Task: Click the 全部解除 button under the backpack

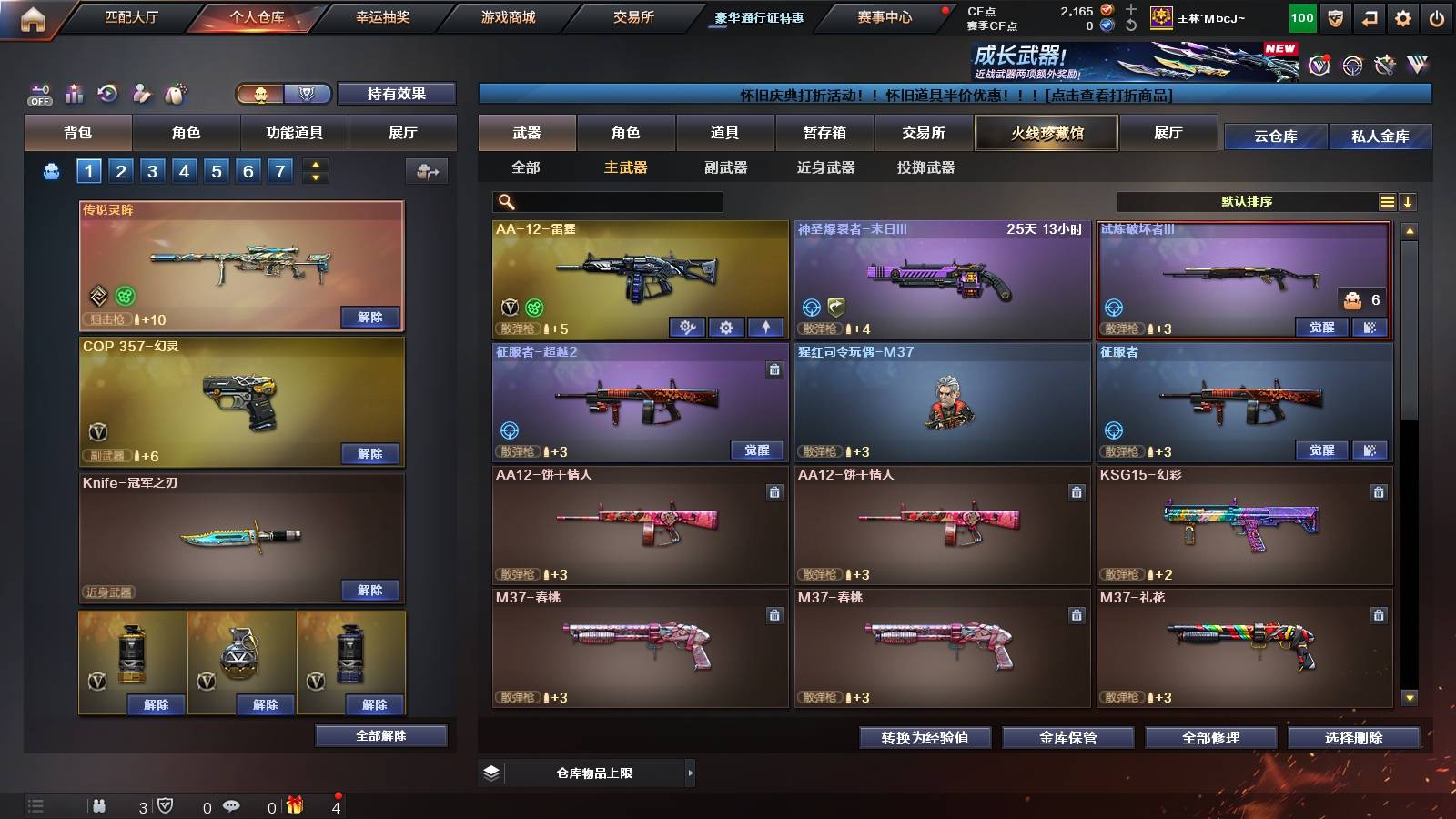Action: tap(380, 735)
